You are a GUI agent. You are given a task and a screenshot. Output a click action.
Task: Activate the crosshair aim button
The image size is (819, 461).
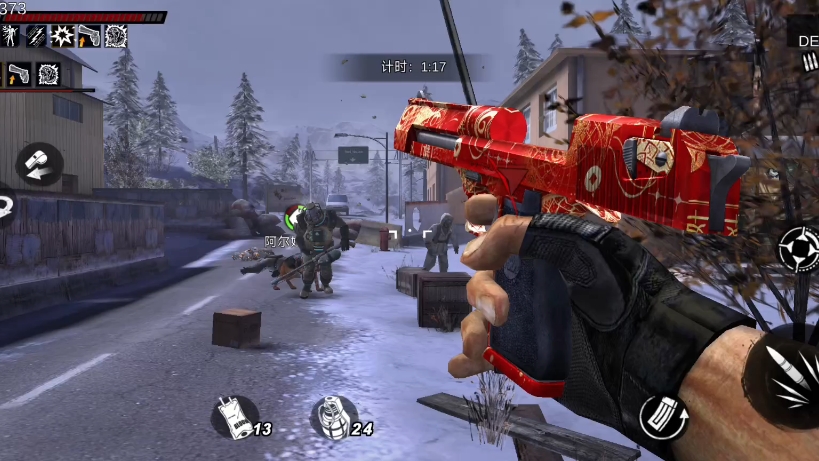pyautogui.click(x=798, y=248)
